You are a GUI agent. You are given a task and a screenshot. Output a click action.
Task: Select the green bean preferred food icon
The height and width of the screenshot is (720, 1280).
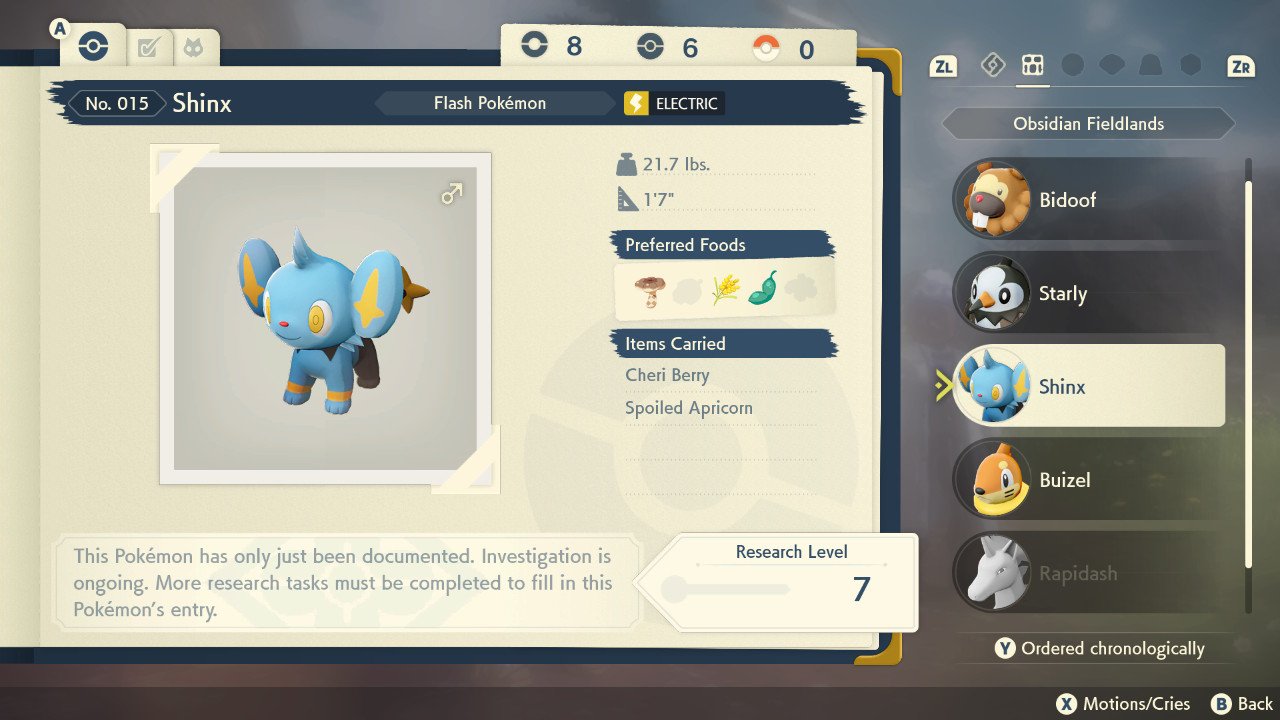pos(762,289)
